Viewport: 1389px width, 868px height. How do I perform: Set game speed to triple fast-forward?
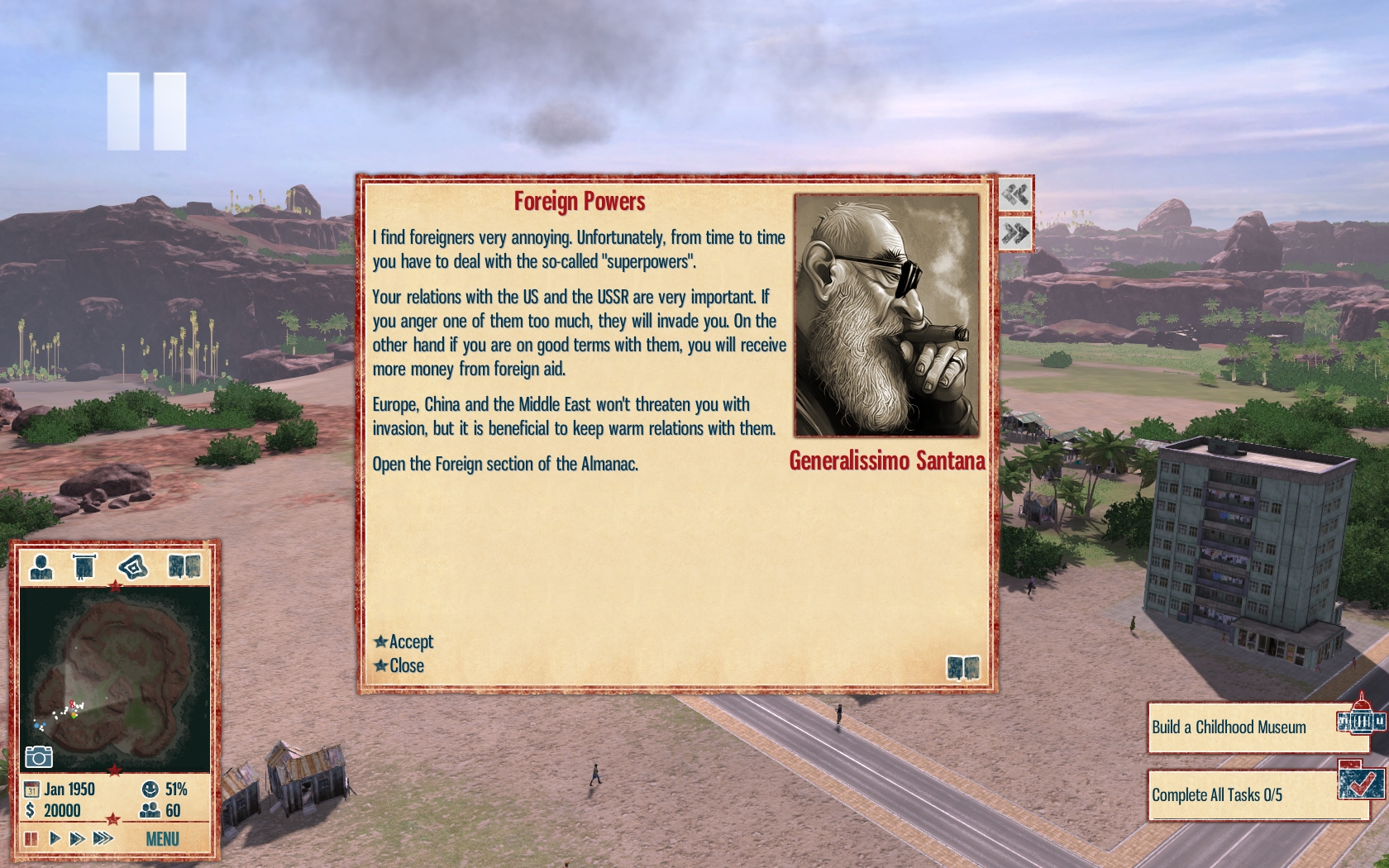(x=103, y=838)
